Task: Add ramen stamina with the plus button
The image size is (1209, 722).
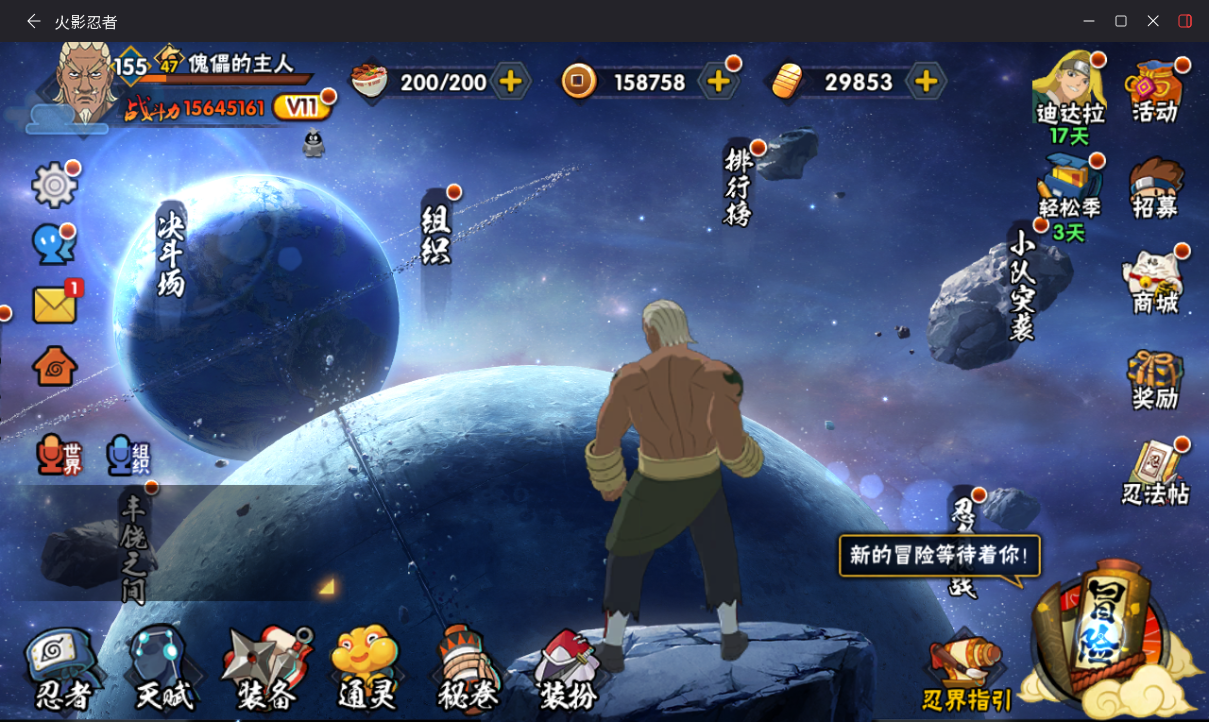Action: point(510,82)
